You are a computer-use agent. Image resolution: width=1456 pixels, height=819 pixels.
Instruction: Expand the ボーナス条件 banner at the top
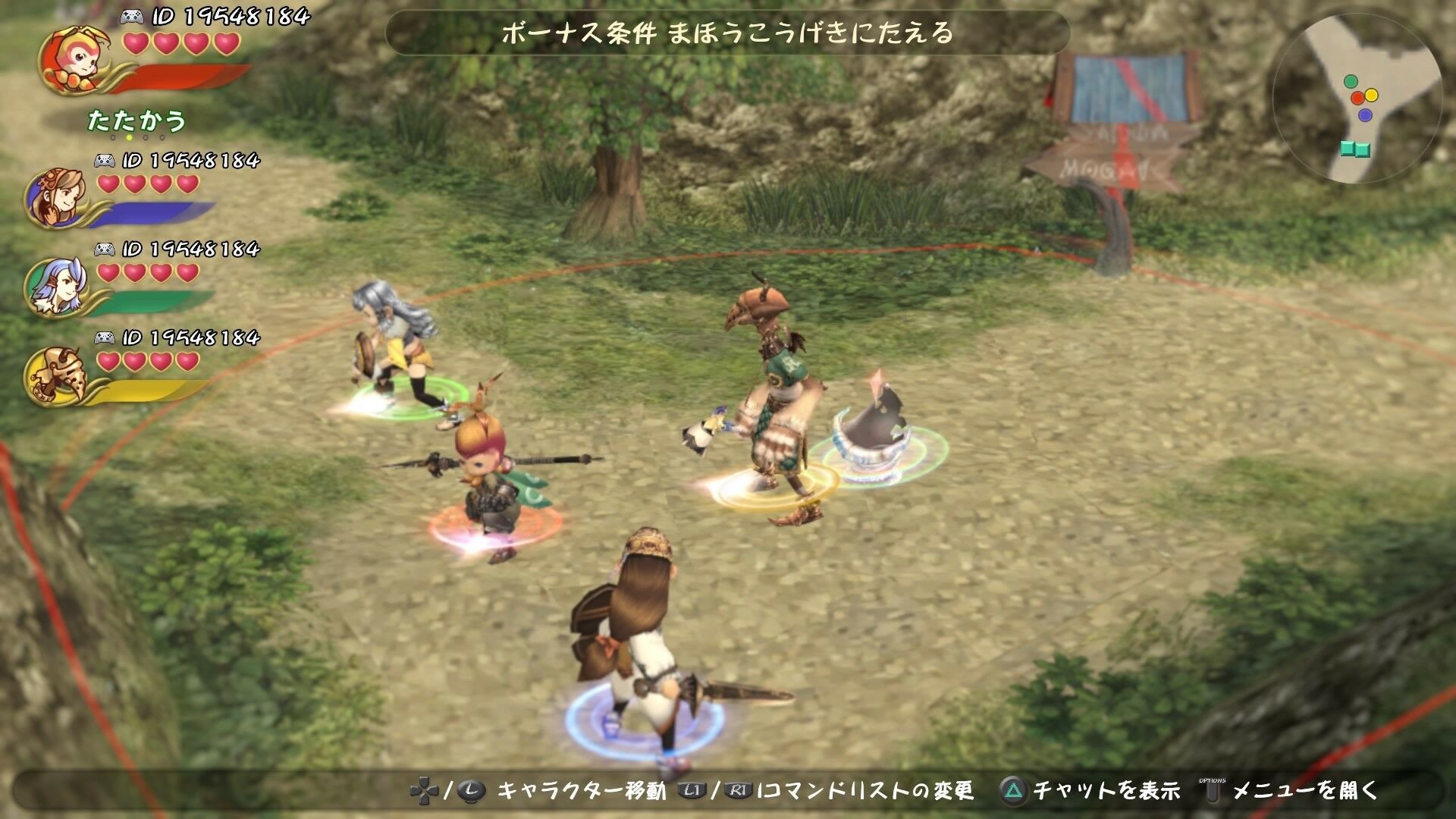click(728, 34)
